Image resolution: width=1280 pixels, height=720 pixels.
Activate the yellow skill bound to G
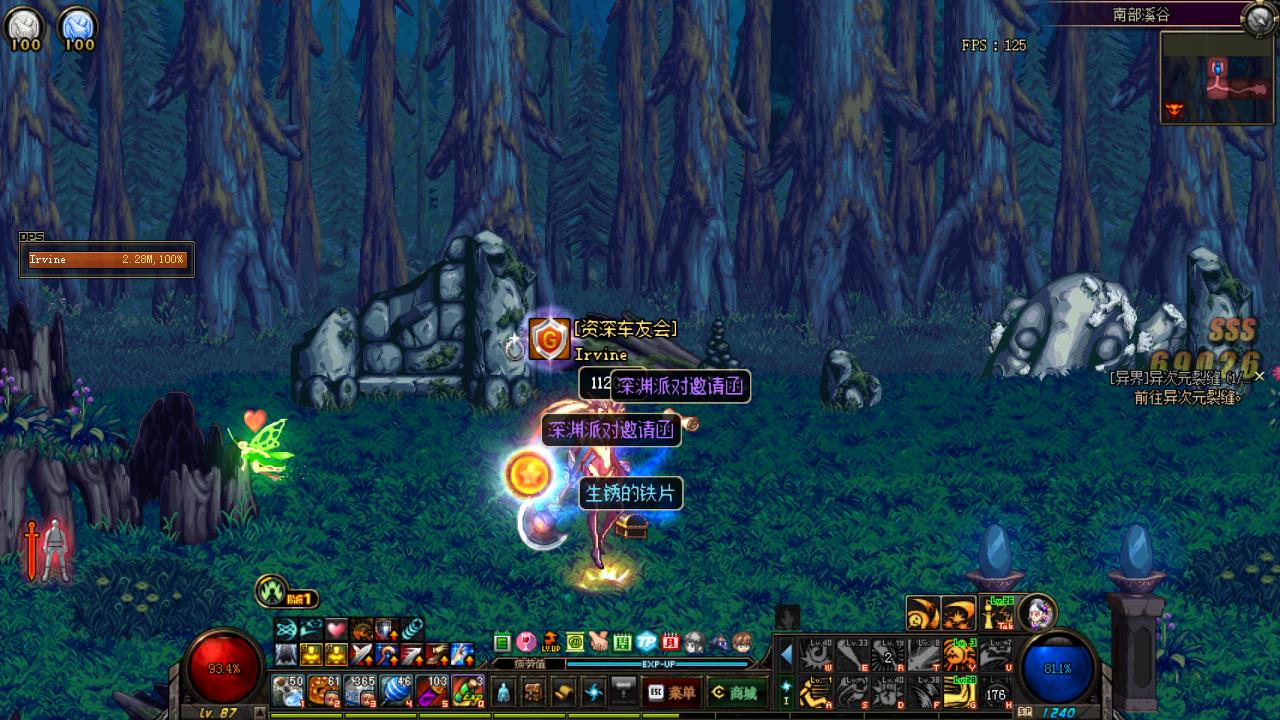tap(961, 691)
